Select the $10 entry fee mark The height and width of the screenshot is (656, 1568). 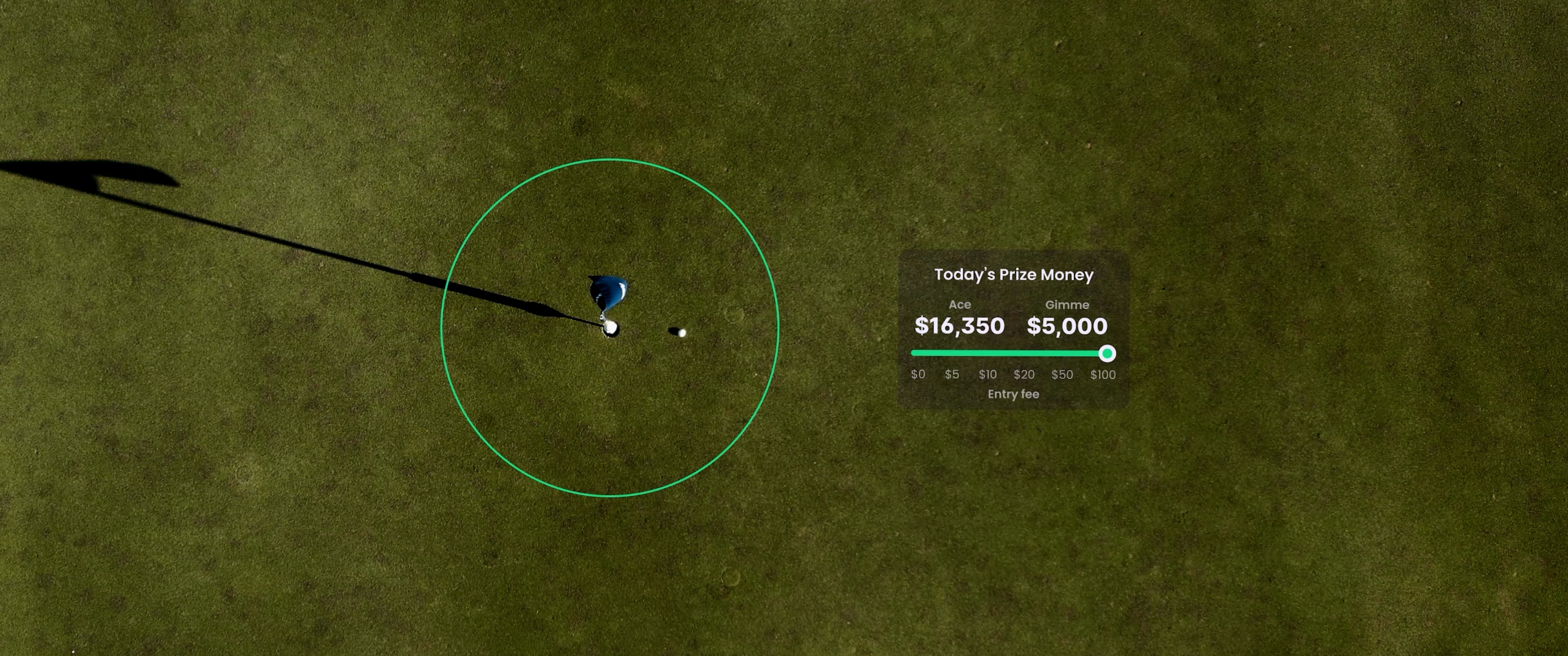coord(988,374)
